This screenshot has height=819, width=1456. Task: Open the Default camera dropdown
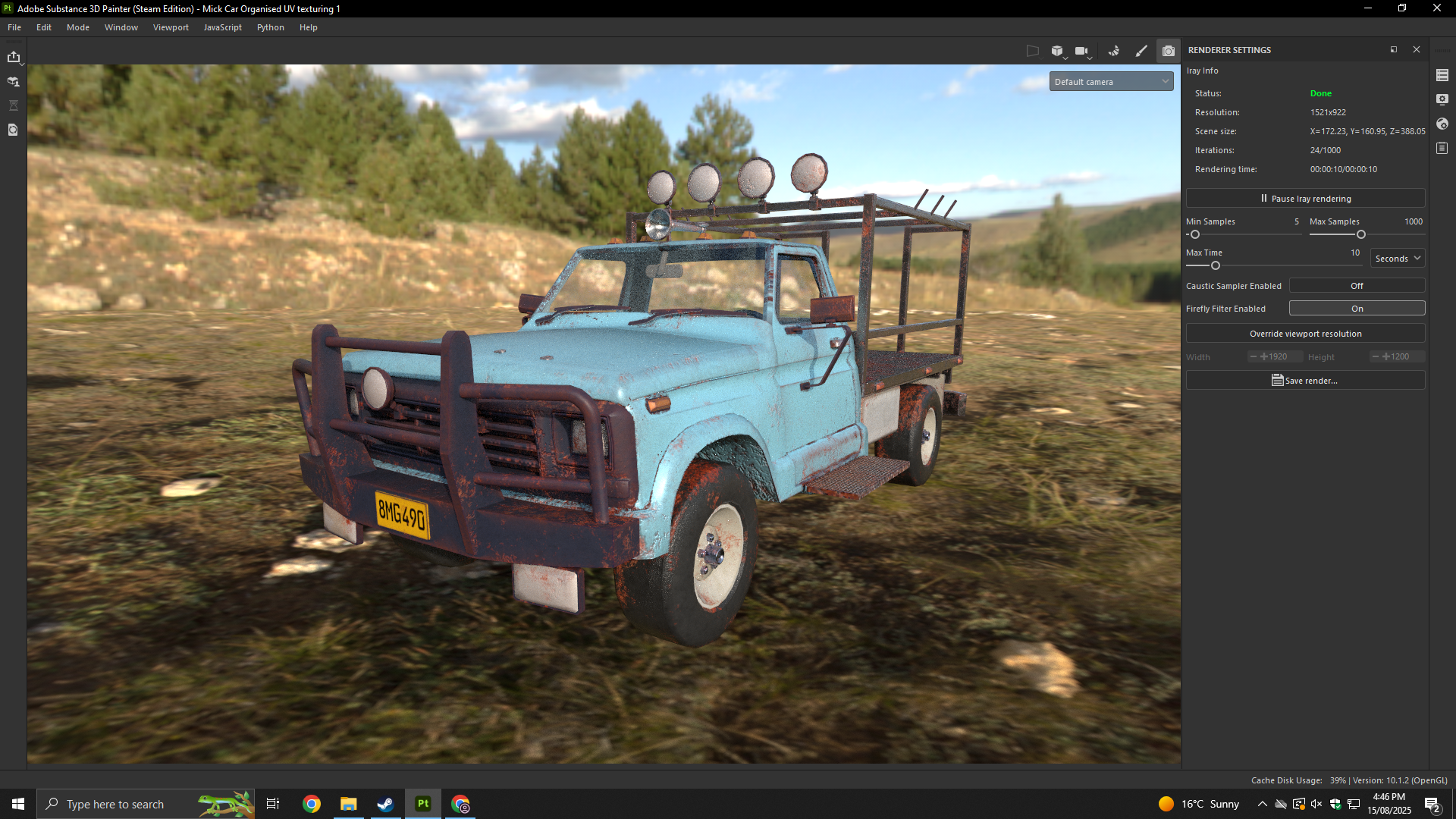pos(1111,82)
